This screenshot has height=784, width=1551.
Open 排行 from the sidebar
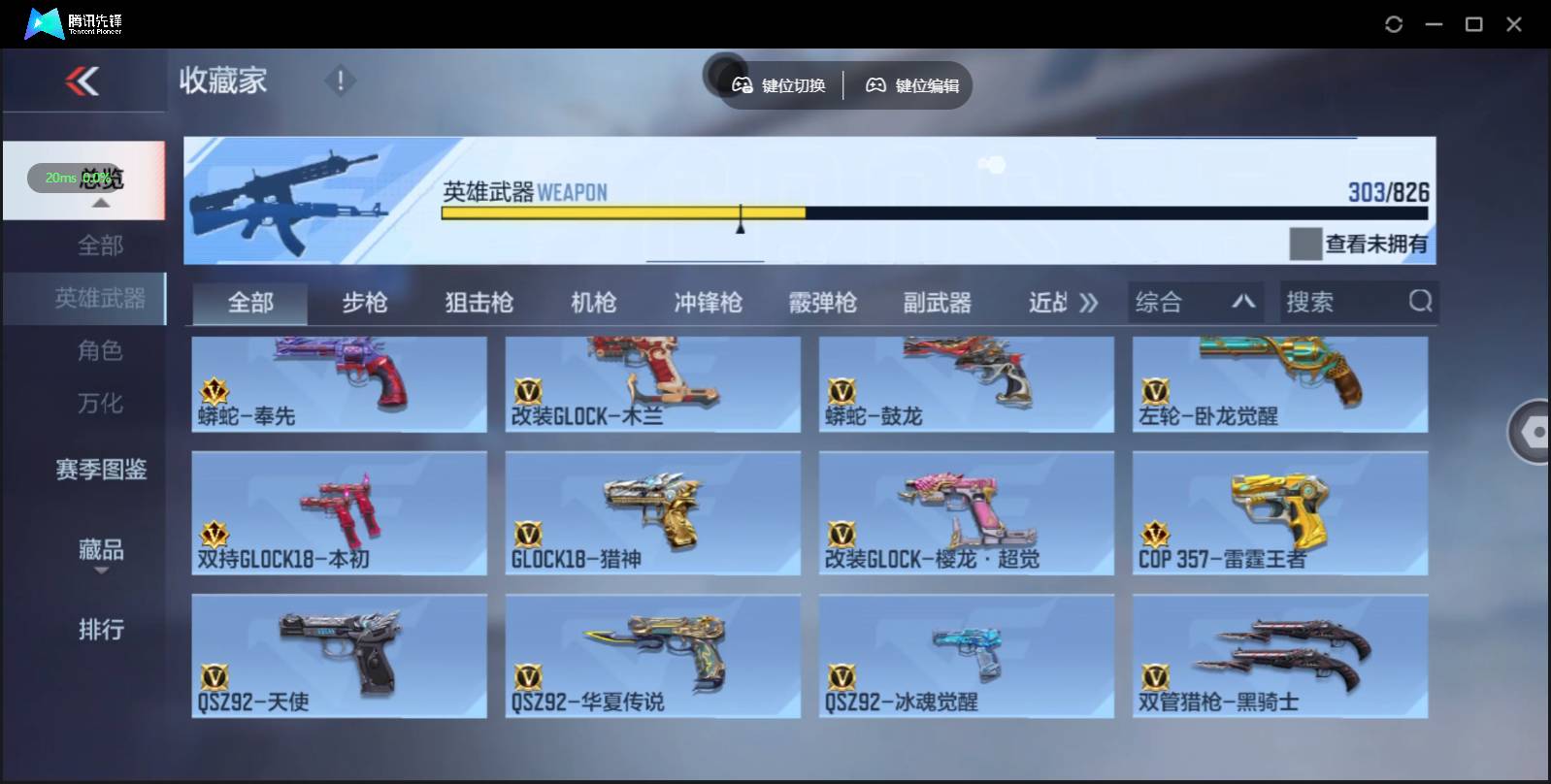pyautogui.click(x=101, y=630)
